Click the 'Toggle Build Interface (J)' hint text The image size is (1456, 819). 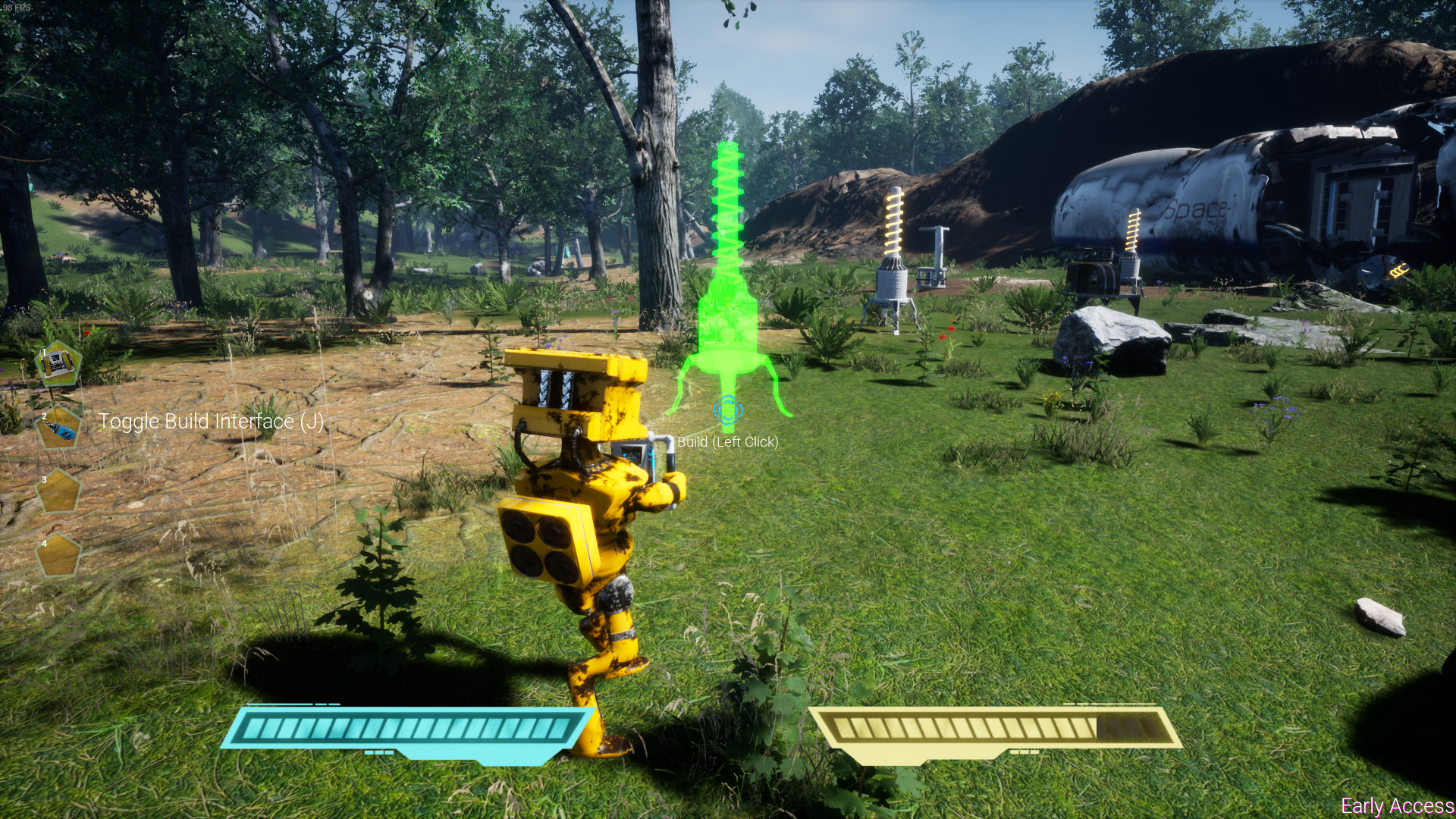coord(211,422)
